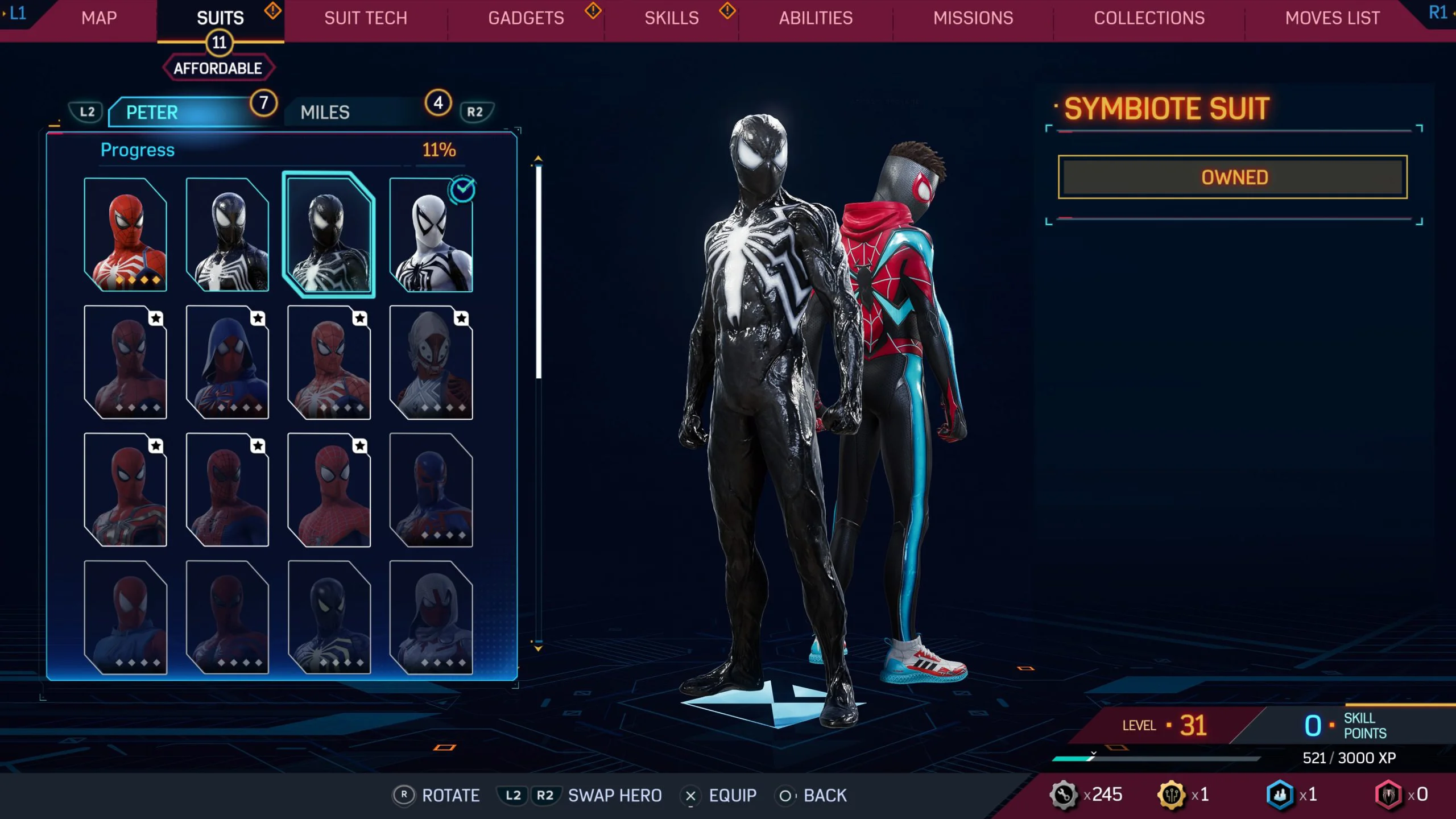Choose the black suit with large white spider
Viewport: 1456px width, 819px height.
click(227, 234)
